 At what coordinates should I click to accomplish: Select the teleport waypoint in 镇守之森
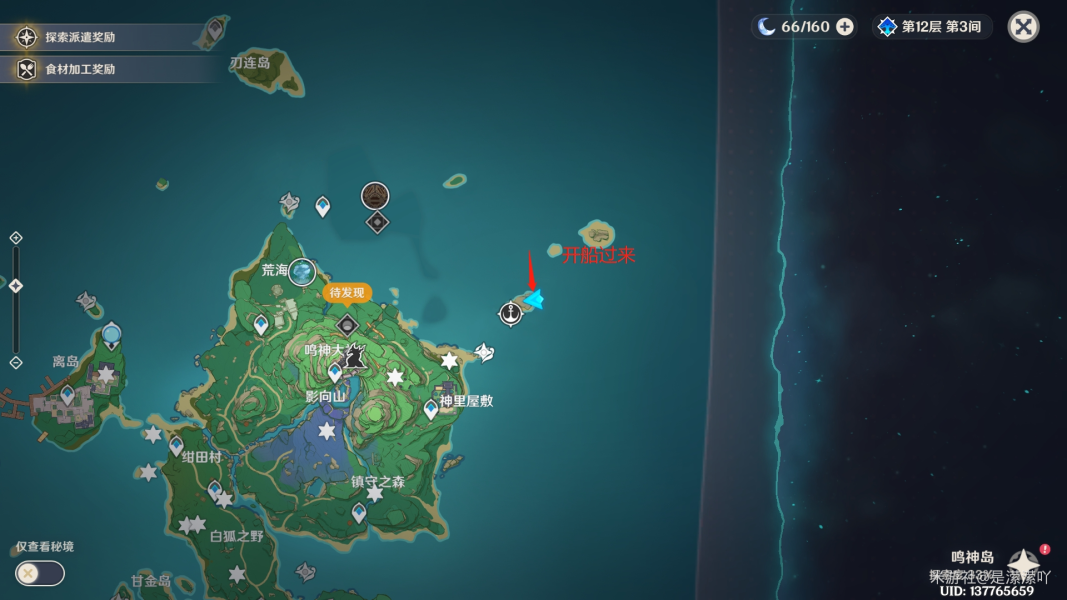tap(359, 512)
